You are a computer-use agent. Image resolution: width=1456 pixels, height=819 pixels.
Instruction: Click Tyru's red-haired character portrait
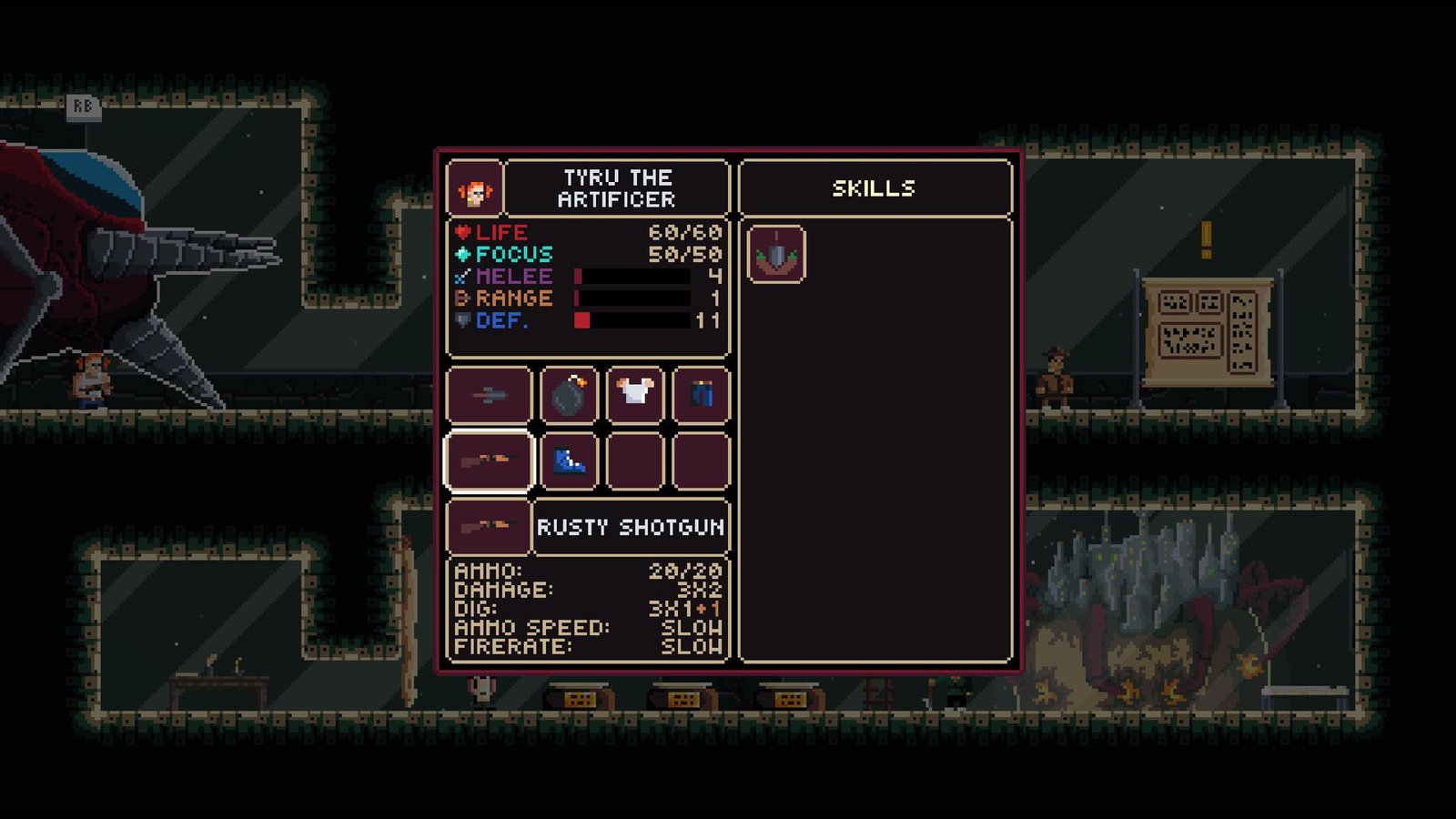[x=474, y=189]
